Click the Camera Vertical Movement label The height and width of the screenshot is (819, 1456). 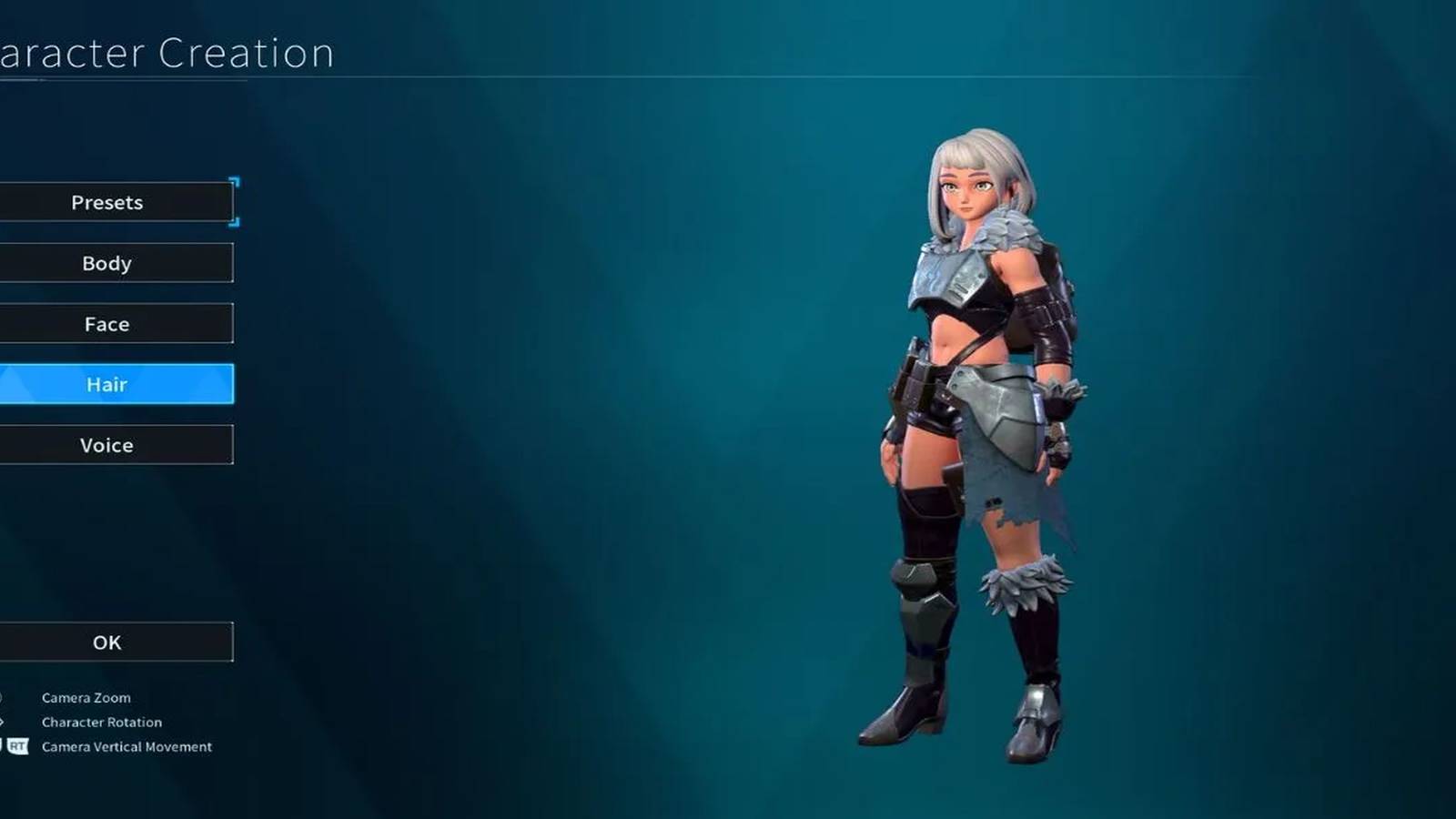point(126,746)
